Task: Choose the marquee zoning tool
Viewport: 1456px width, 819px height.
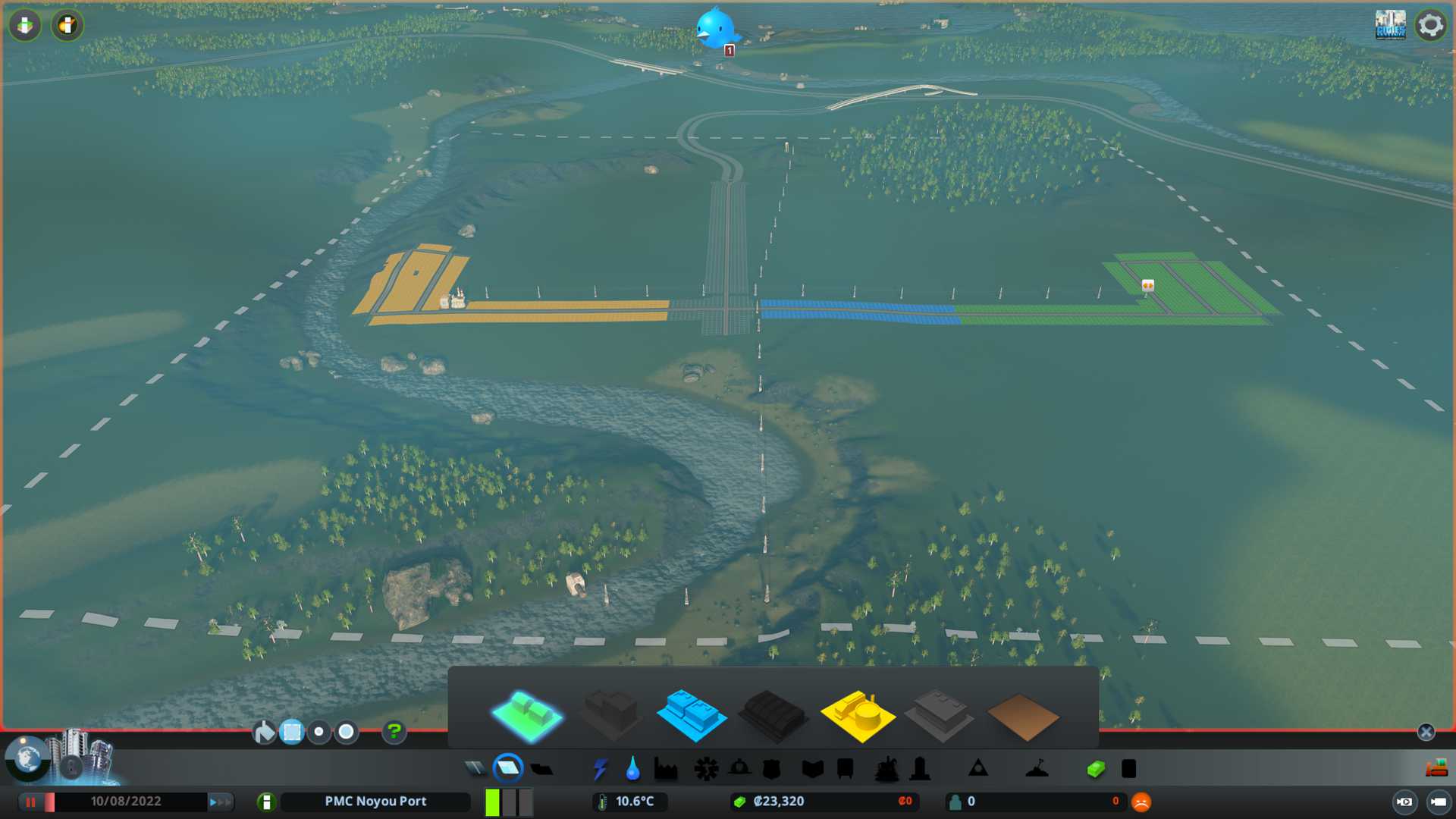Action: [x=292, y=732]
